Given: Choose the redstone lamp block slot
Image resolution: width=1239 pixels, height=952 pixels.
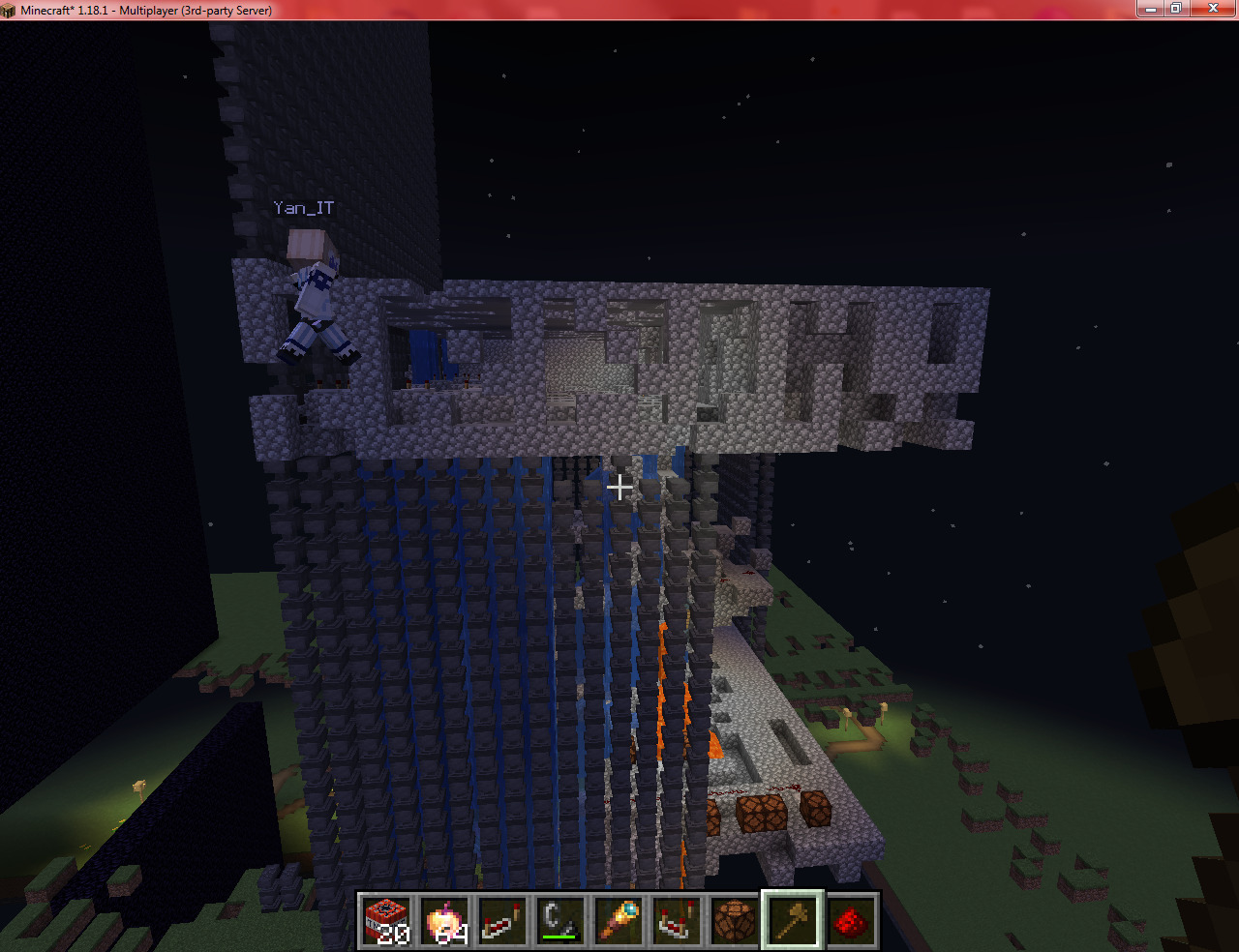Looking at the screenshot, I should (736, 920).
